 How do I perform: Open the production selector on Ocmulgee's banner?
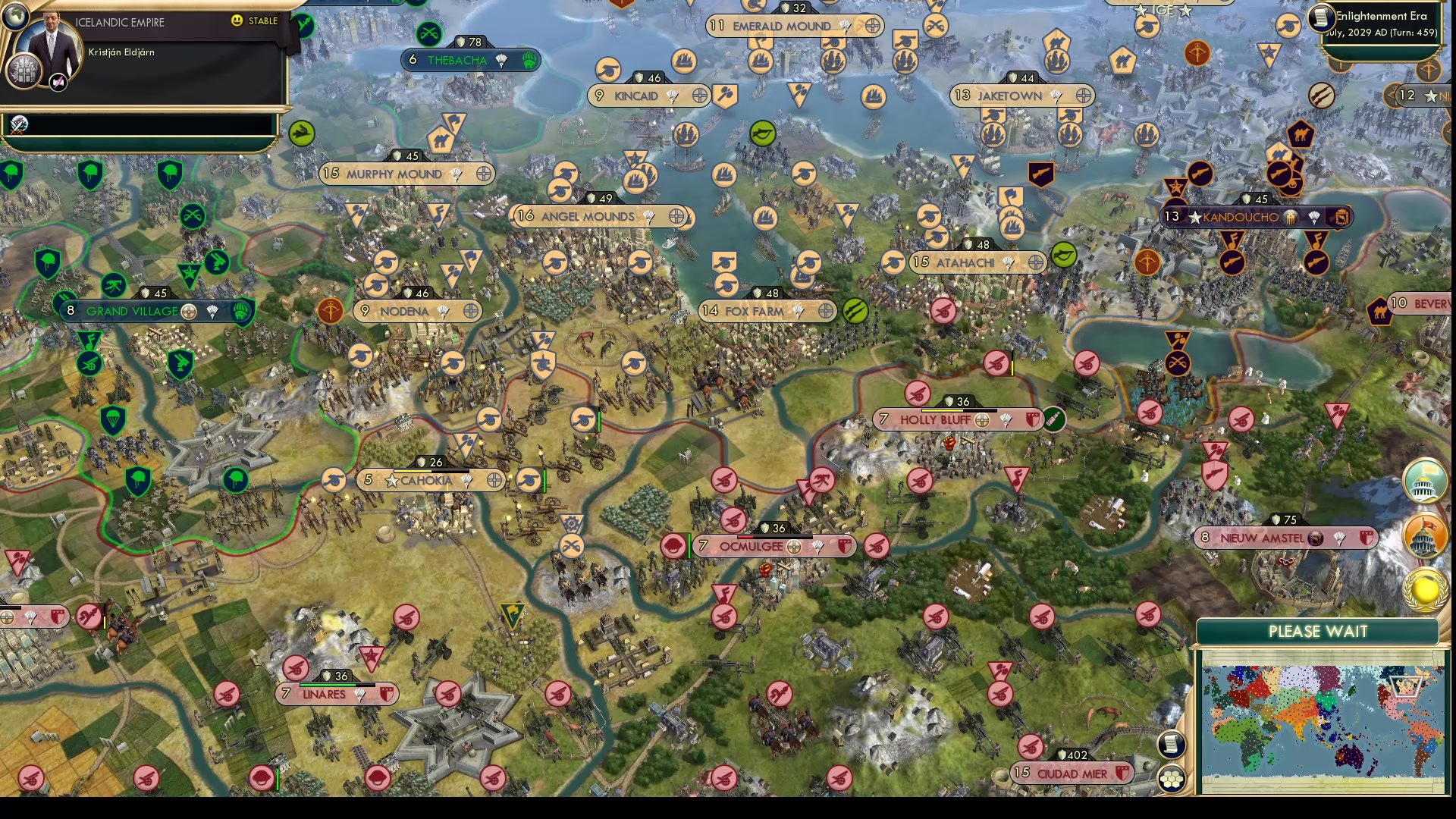click(794, 547)
